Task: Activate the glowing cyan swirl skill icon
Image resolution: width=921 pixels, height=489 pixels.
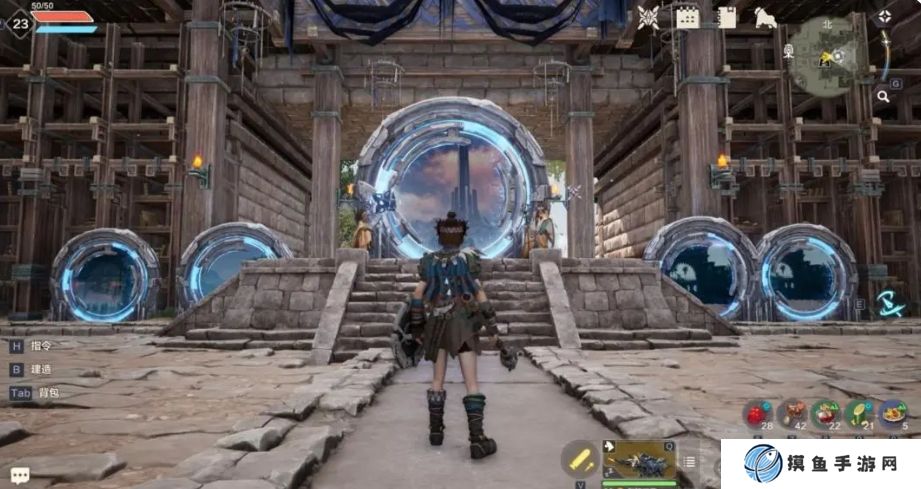Action: tap(888, 303)
